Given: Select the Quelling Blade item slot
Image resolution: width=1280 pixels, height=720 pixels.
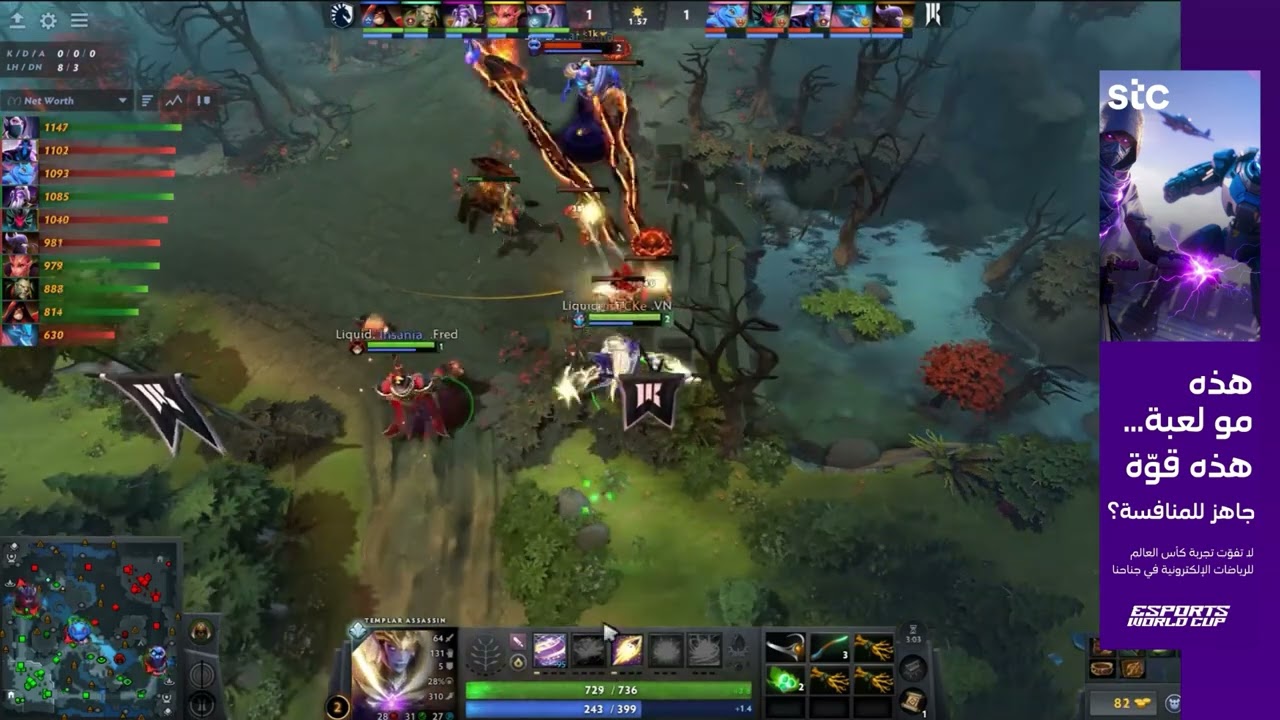Looking at the screenshot, I should 785,648.
